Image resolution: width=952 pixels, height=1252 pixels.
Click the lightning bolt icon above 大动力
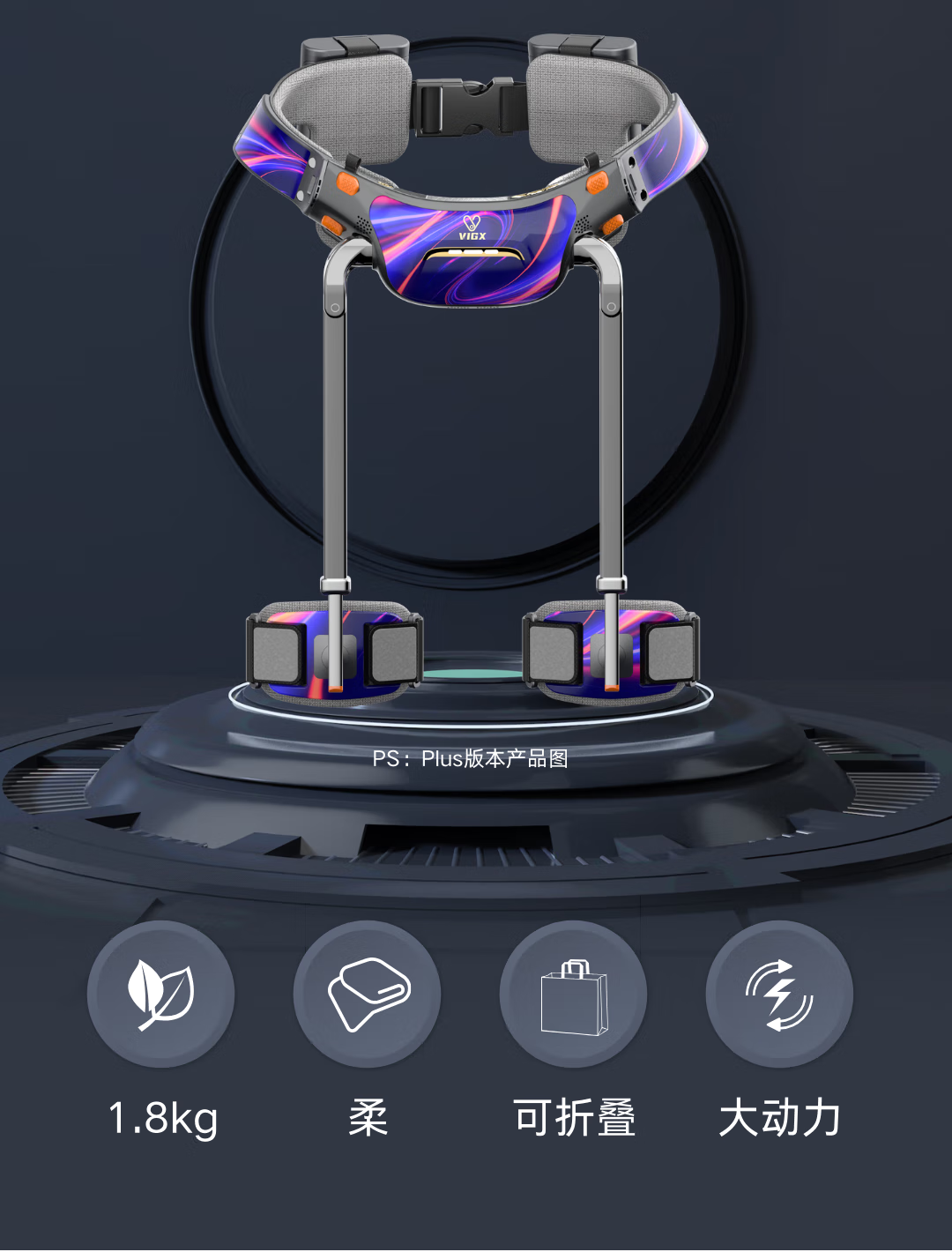[x=779, y=995]
